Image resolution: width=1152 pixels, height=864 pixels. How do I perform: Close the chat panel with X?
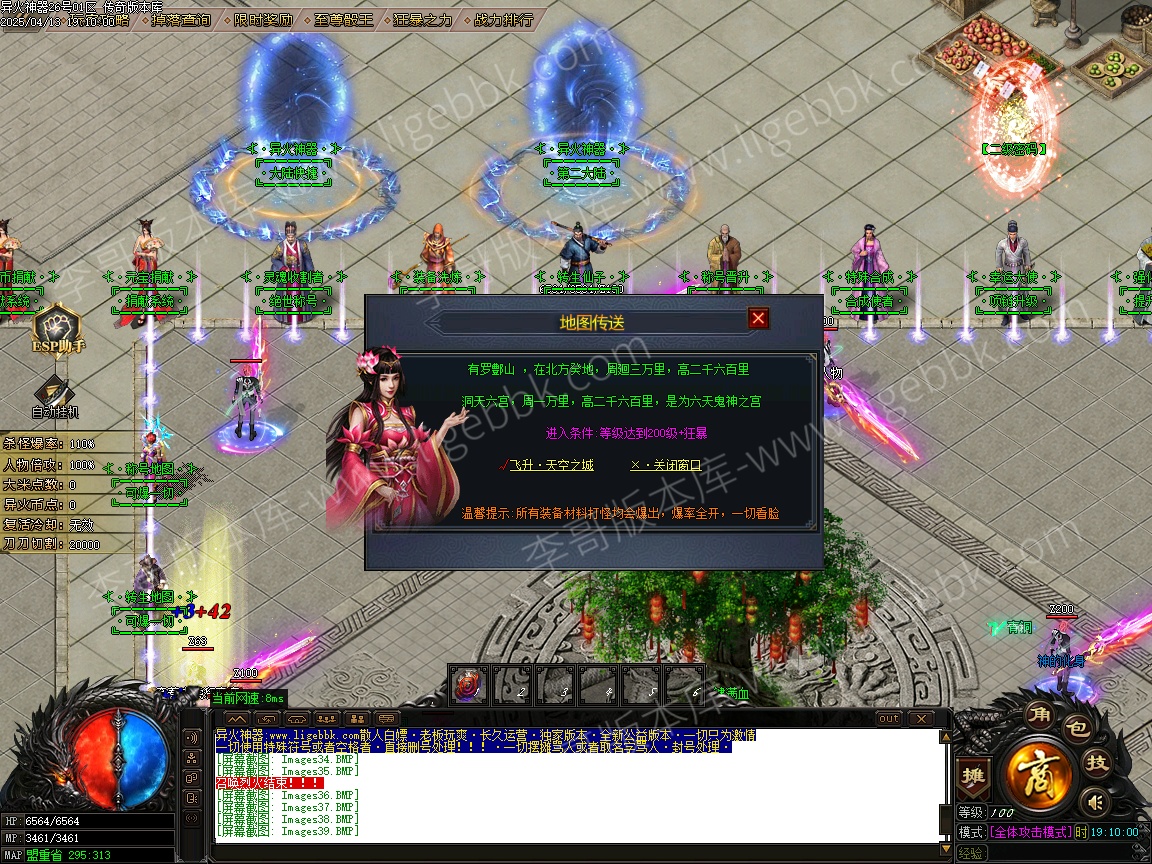pos(920,719)
